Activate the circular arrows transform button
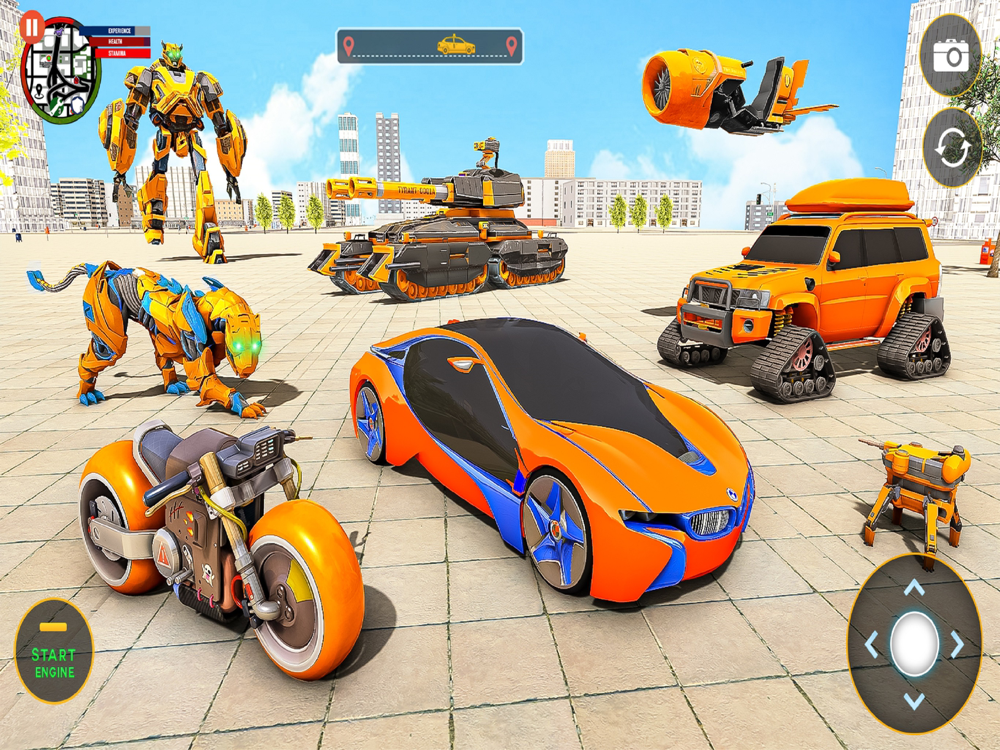 pyautogui.click(x=951, y=148)
